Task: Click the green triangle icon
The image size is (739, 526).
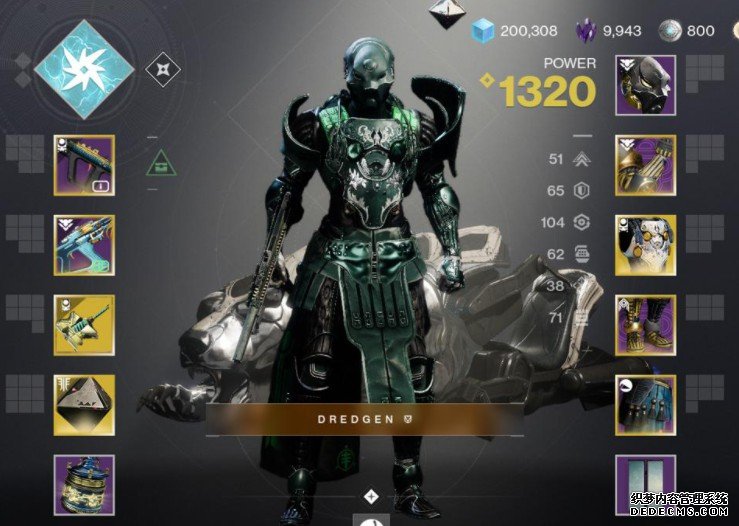Action: [160, 162]
